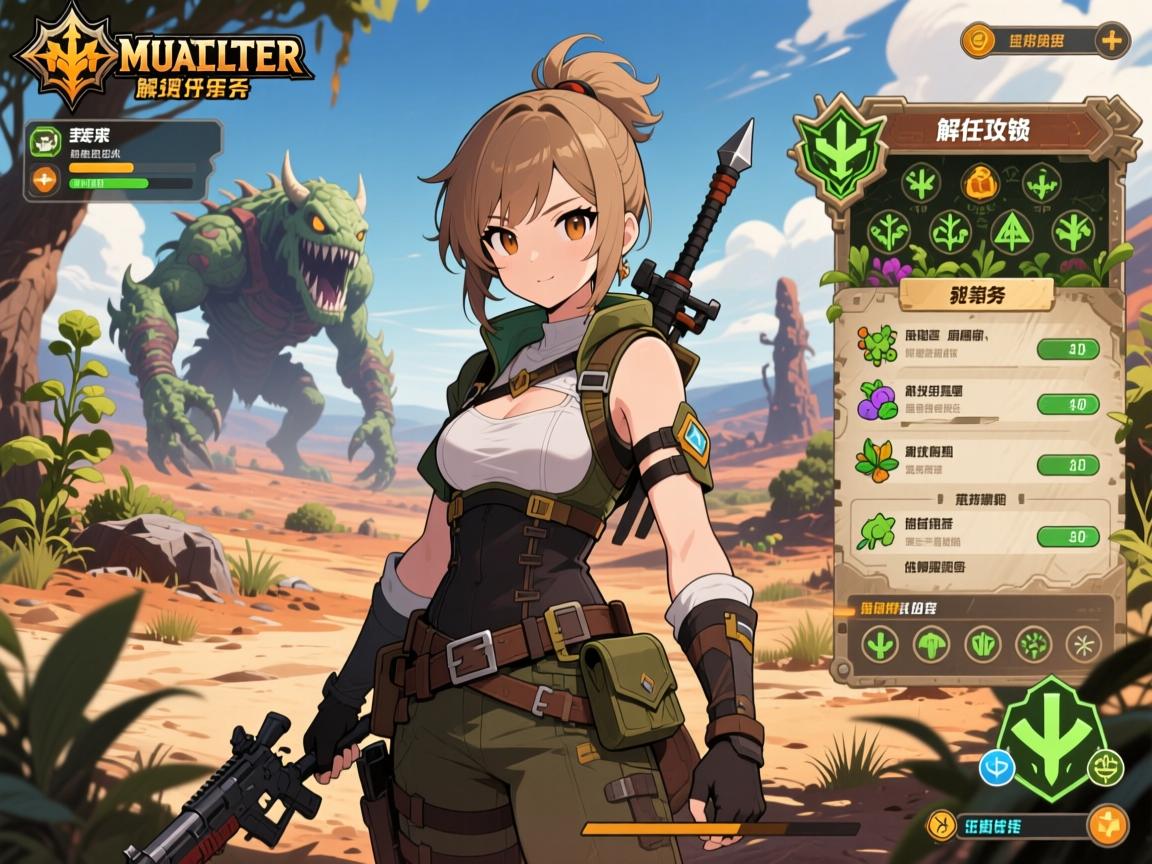Claim the orange-leafed plant row's green button
Screen dimensions: 1152x864
[x=1068, y=464]
